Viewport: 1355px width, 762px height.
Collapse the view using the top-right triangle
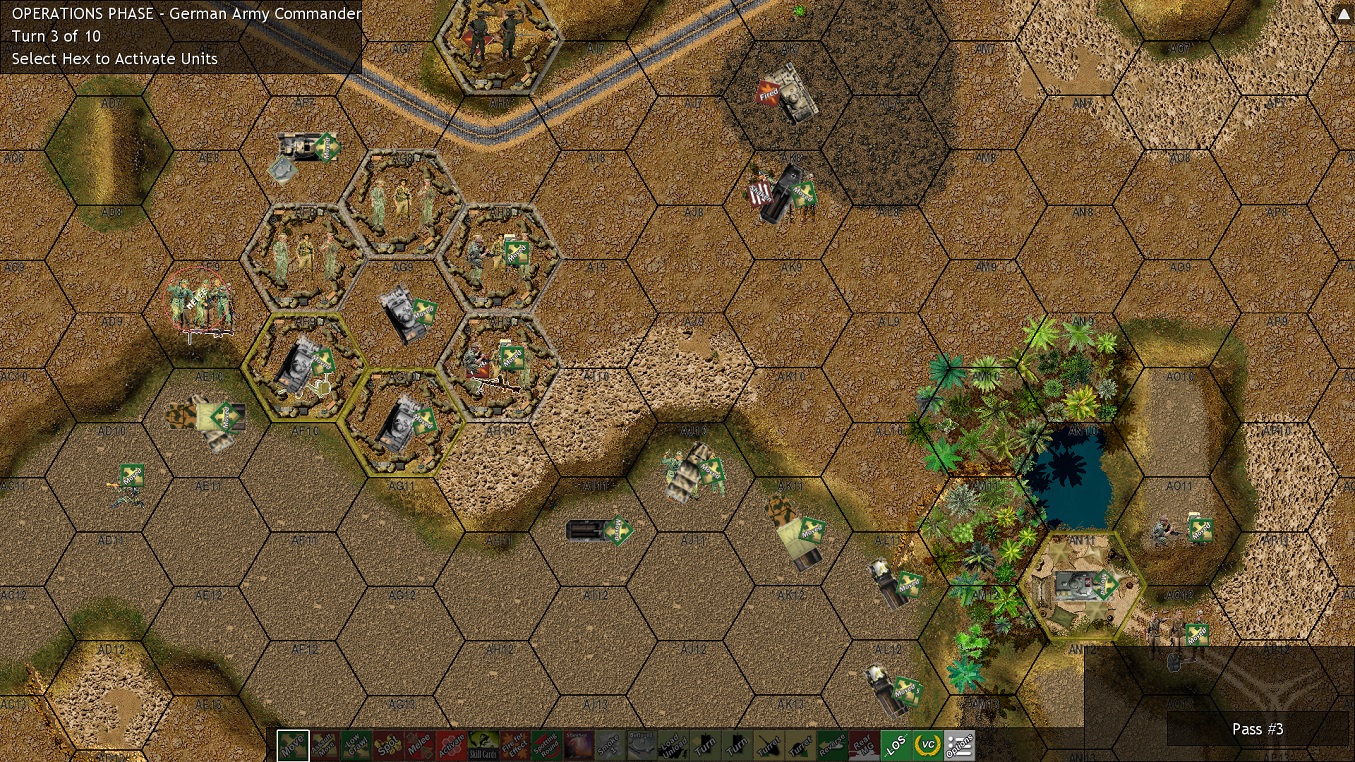1343,13
